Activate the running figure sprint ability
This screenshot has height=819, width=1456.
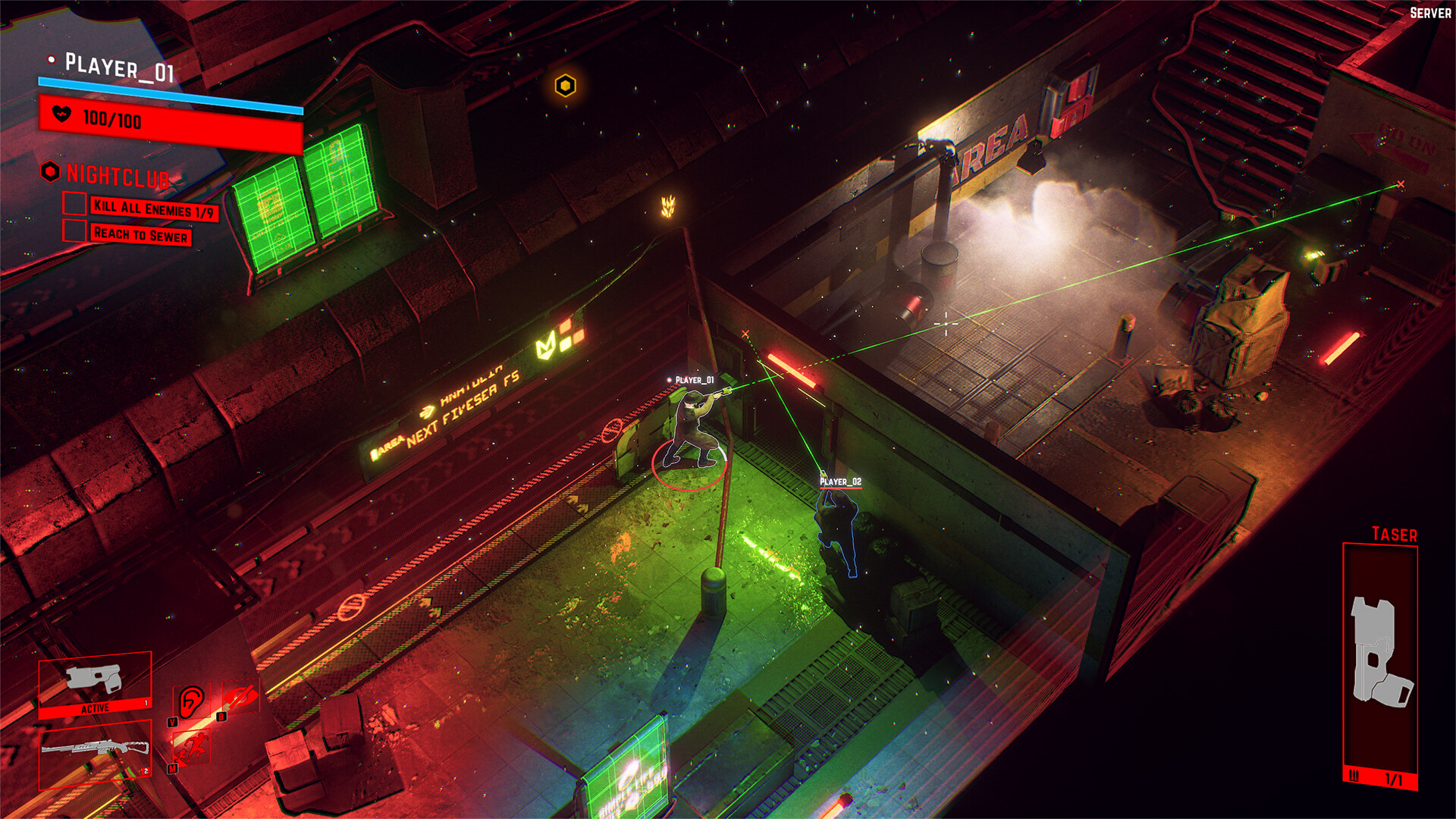[x=191, y=748]
